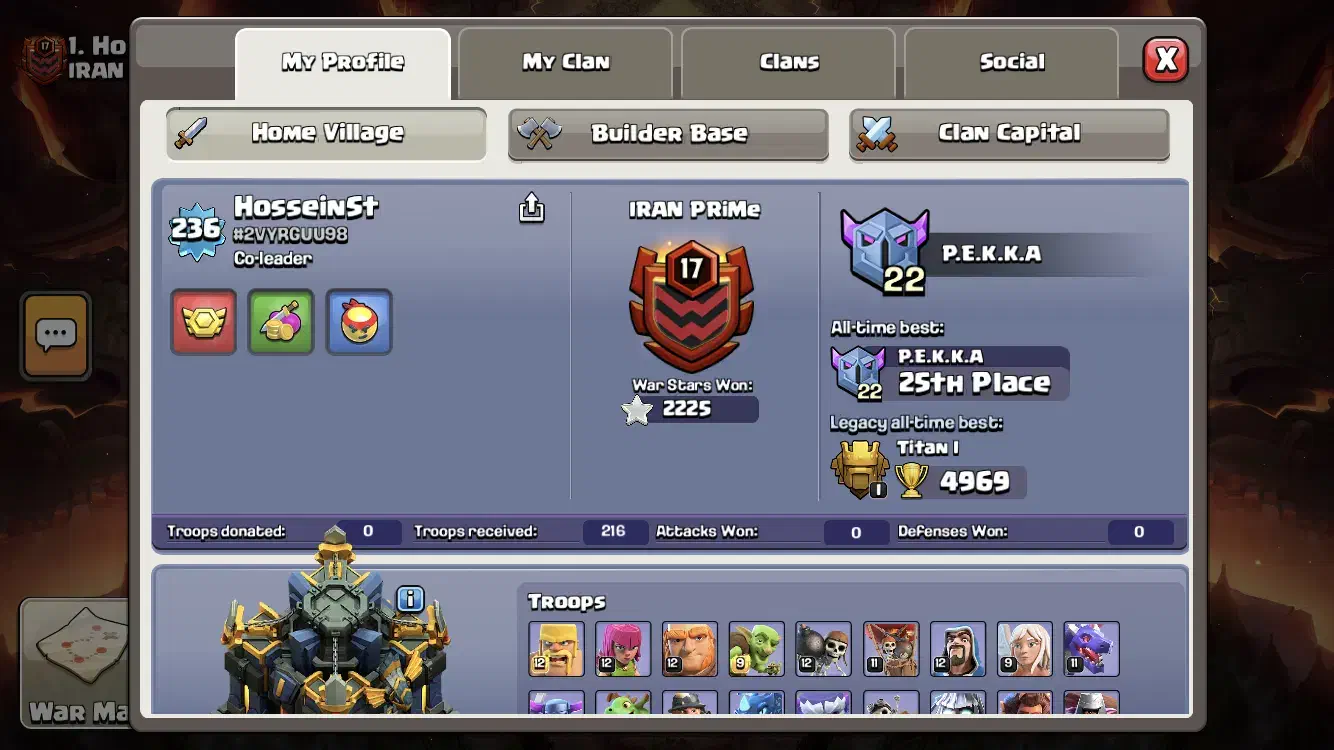Open the Clan Capital view
The image size is (1334, 750).
(x=1008, y=132)
